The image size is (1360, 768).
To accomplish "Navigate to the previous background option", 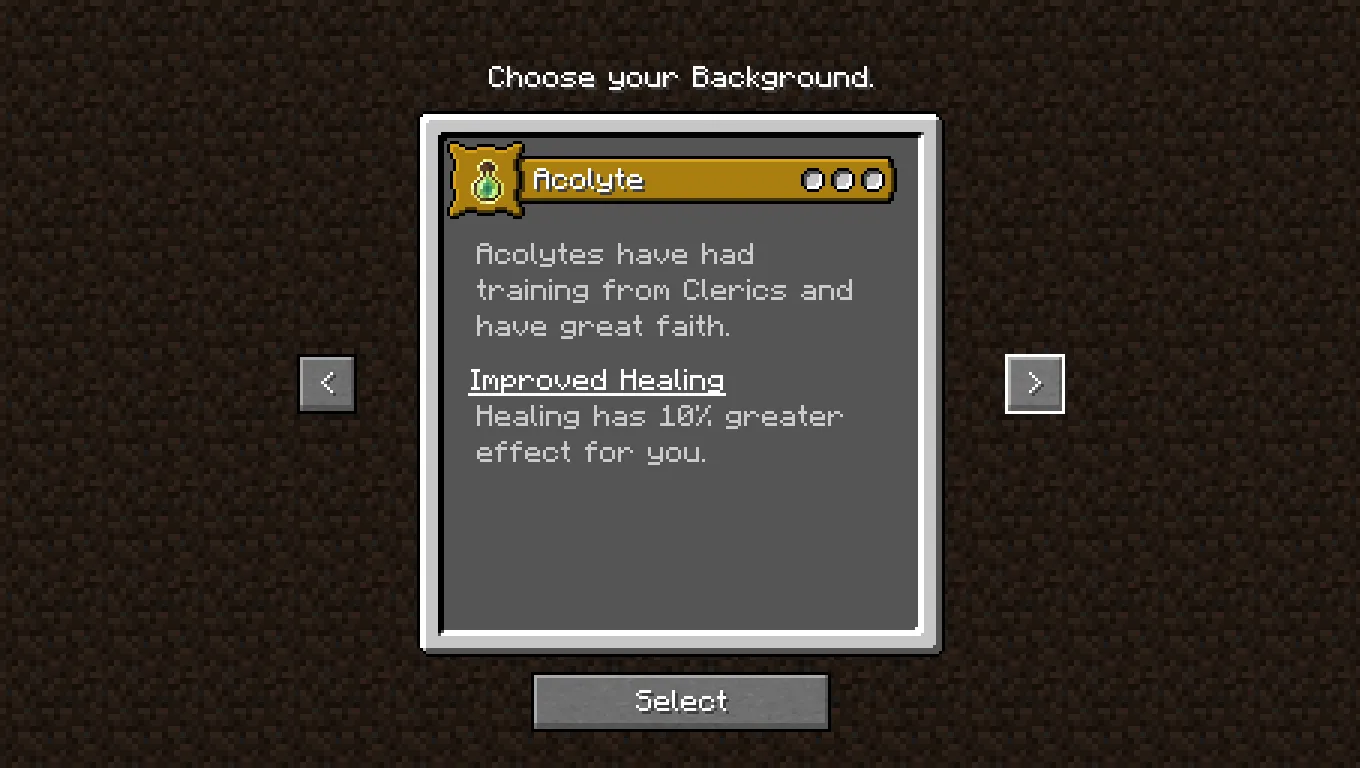I will click(326, 383).
